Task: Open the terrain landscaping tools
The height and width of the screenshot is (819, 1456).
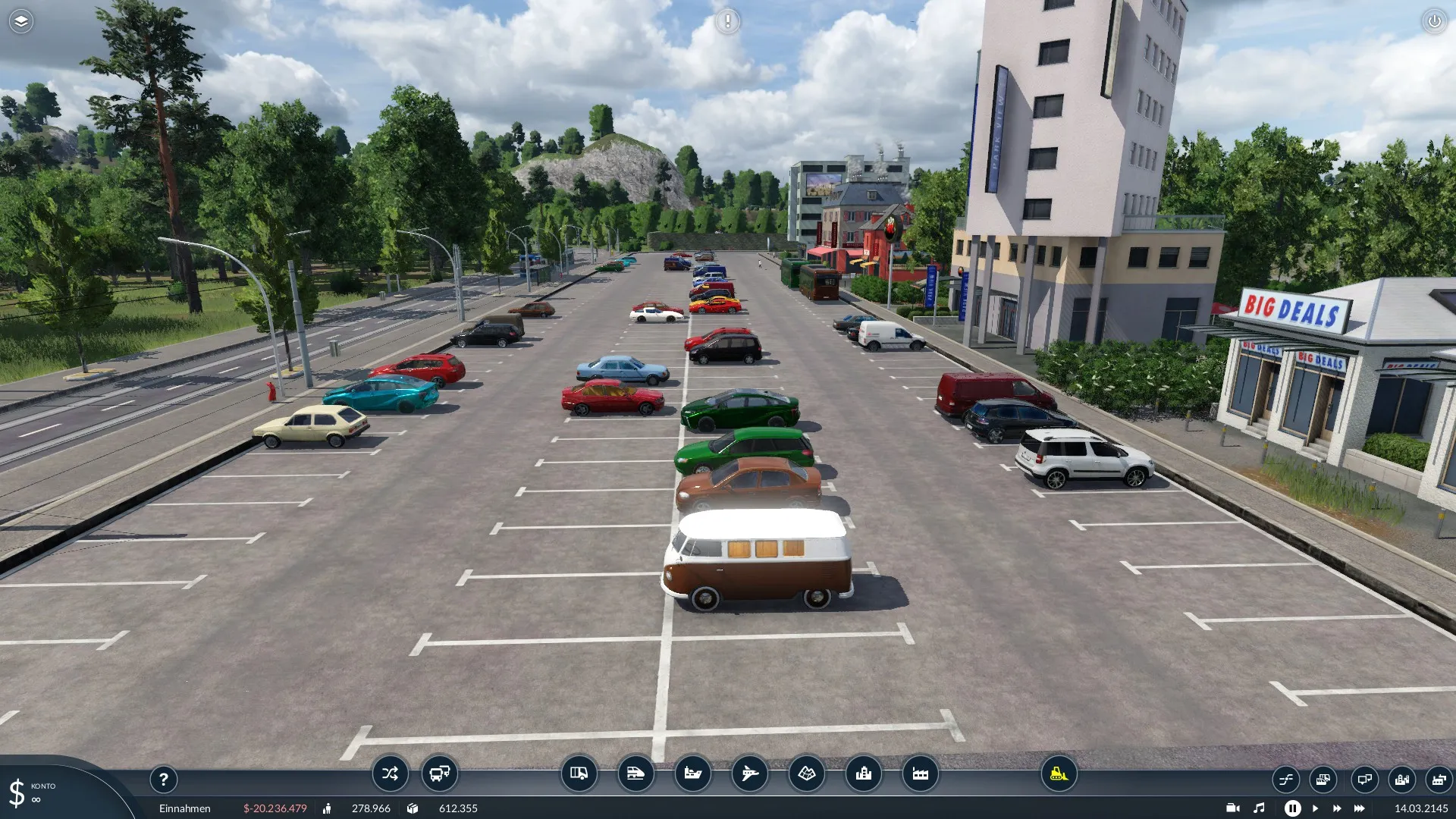Action: click(806, 773)
